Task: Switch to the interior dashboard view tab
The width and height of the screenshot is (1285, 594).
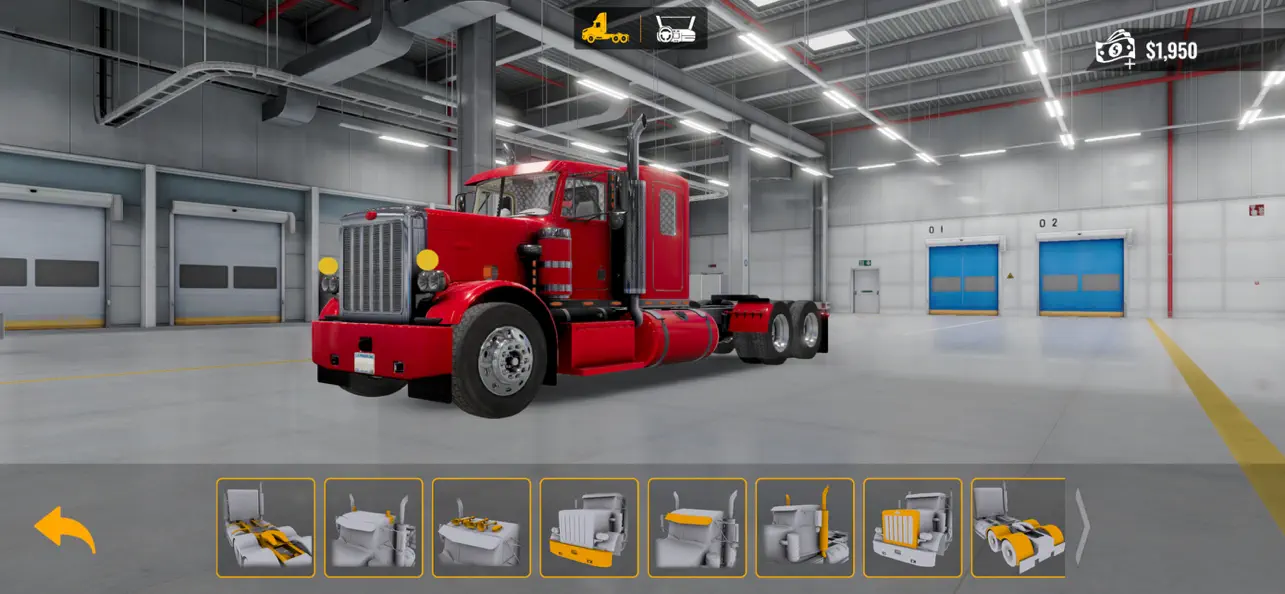Action: [x=675, y=29]
